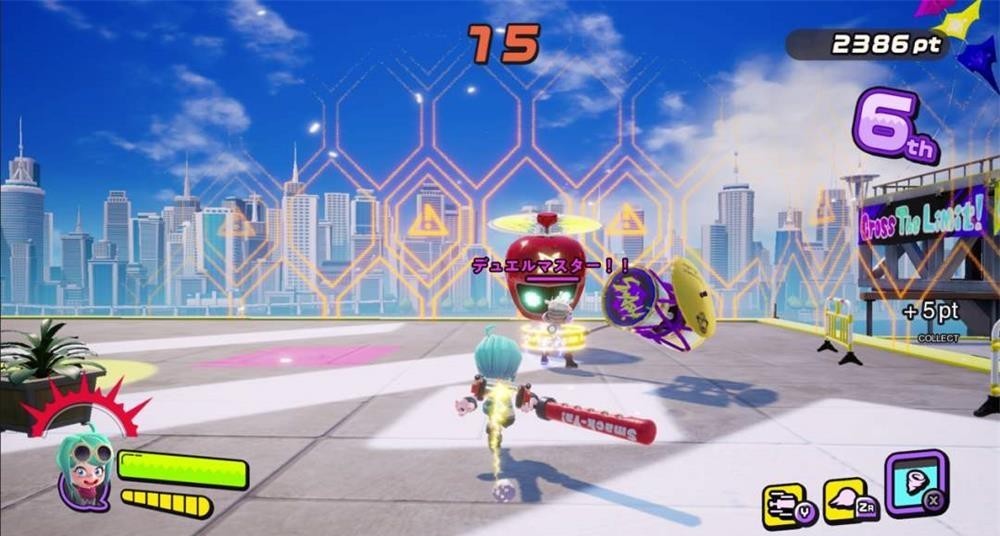
Task: Trigger the dash ability icon
Action: 785,503
